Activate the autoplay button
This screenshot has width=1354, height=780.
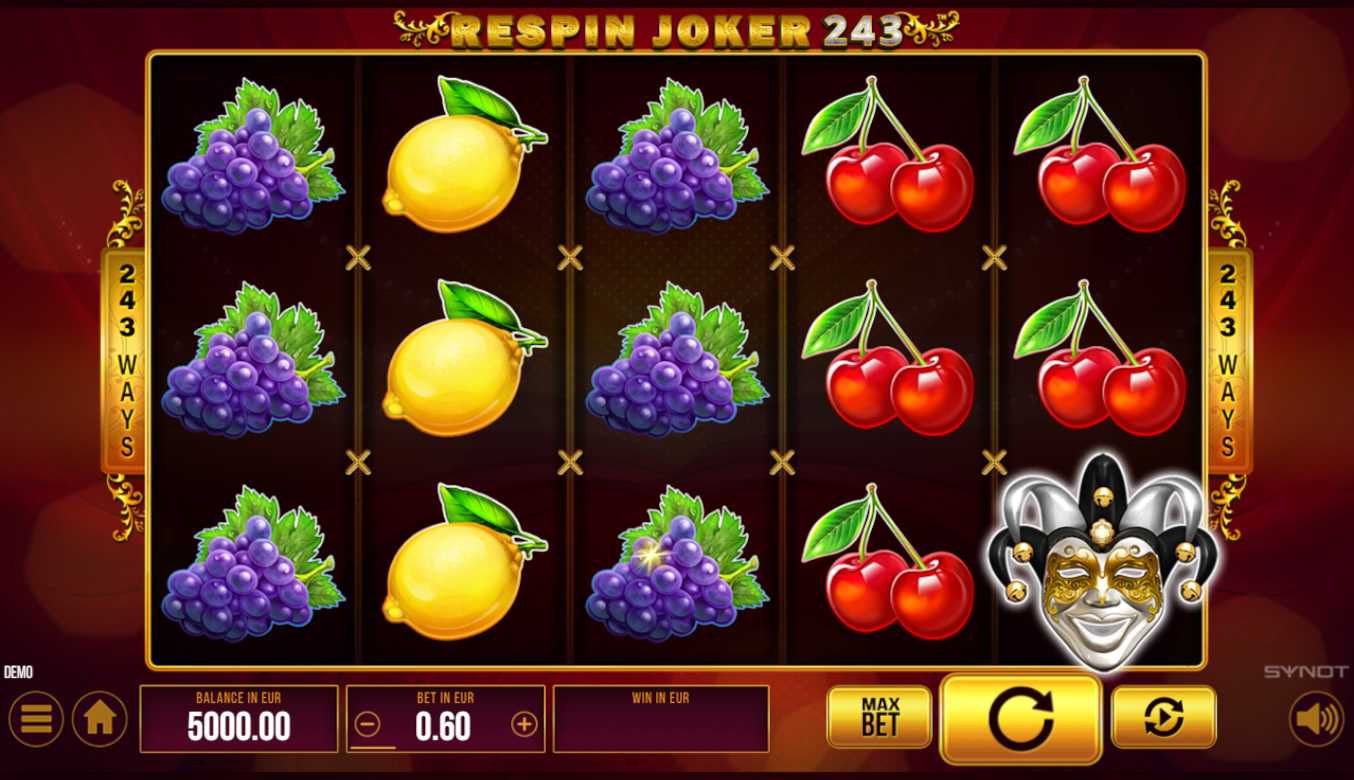point(1163,717)
